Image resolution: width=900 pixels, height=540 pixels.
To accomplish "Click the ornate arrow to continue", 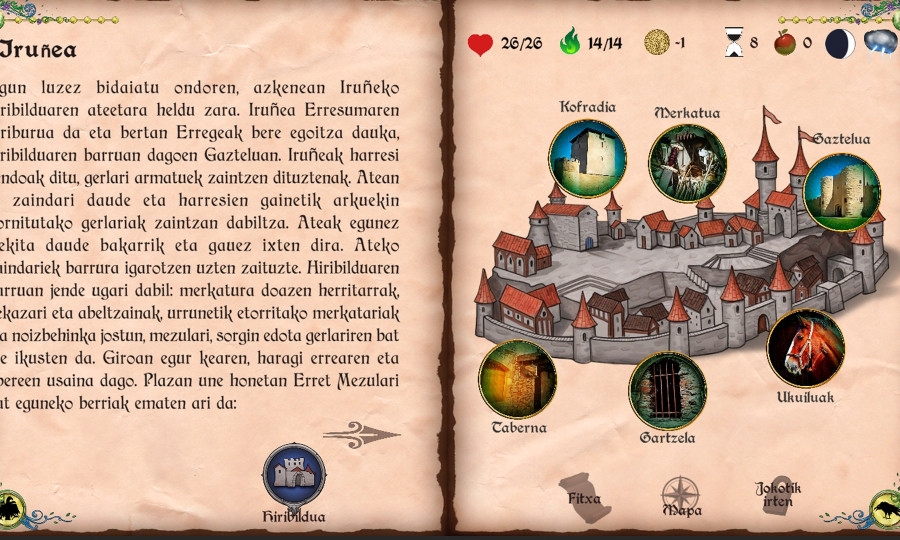I will pyautogui.click(x=361, y=434).
